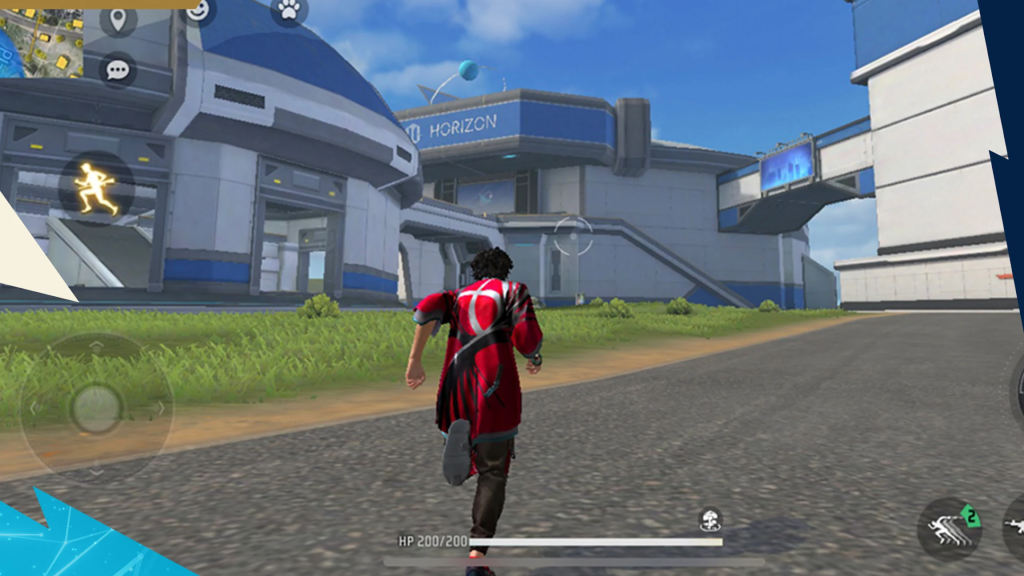Open the emote smiley face icon

click(x=200, y=10)
